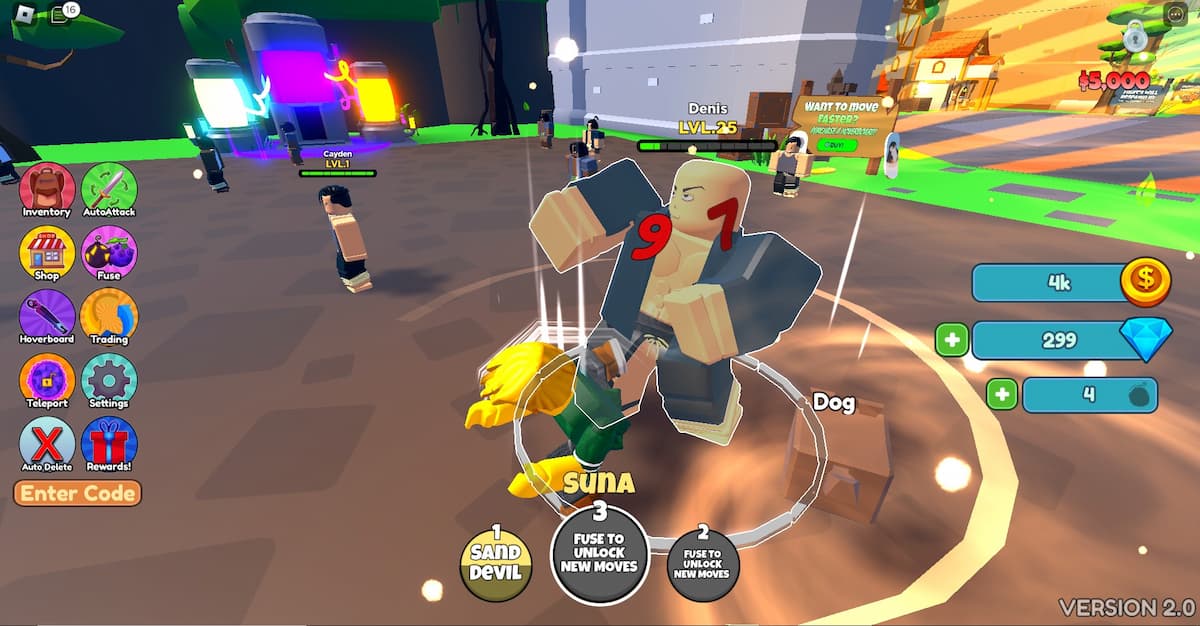
Task: Open the Roblox chat notifications icon
Action: 60,14
